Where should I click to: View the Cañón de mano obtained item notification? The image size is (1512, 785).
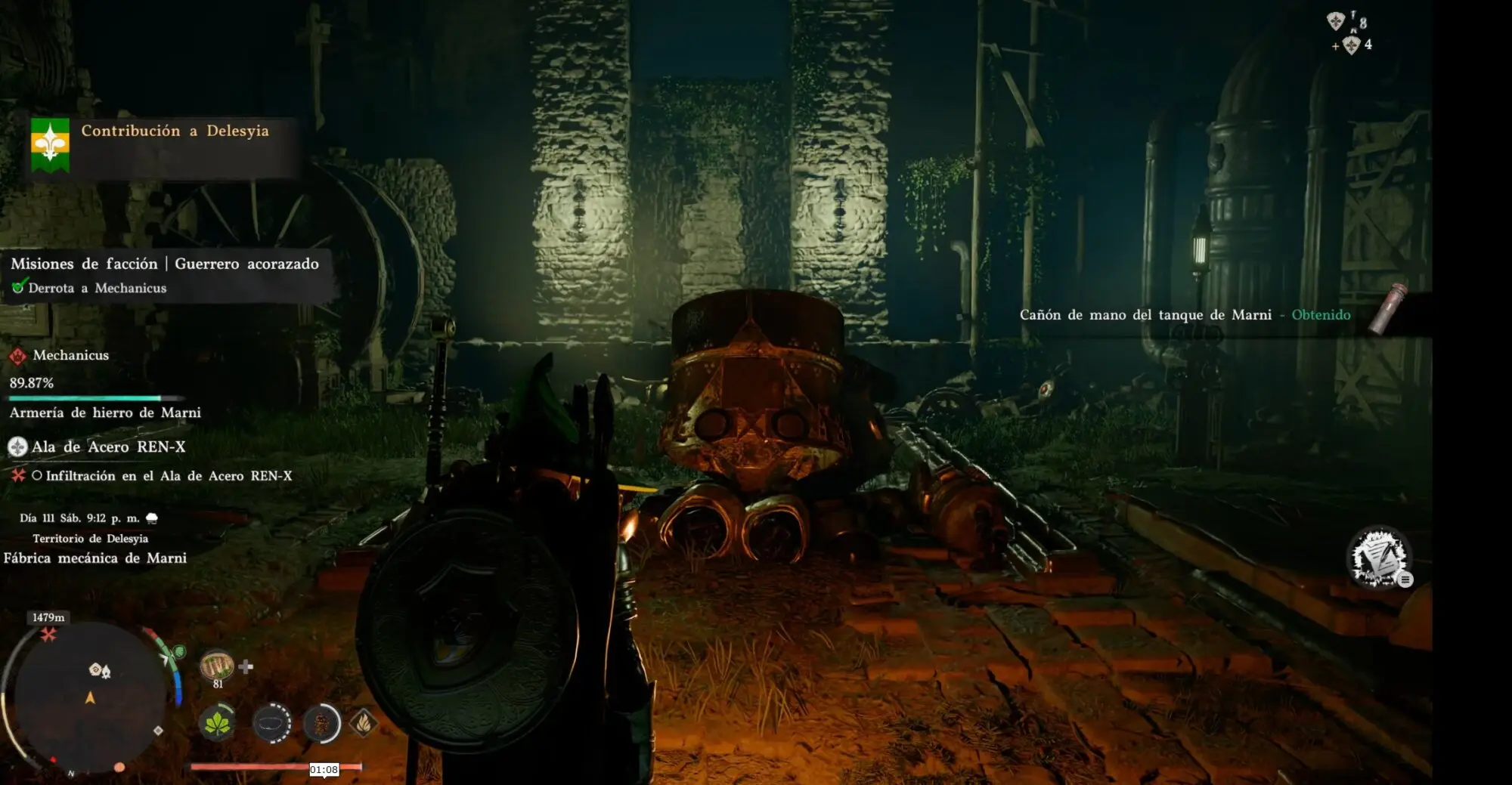point(1185,315)
